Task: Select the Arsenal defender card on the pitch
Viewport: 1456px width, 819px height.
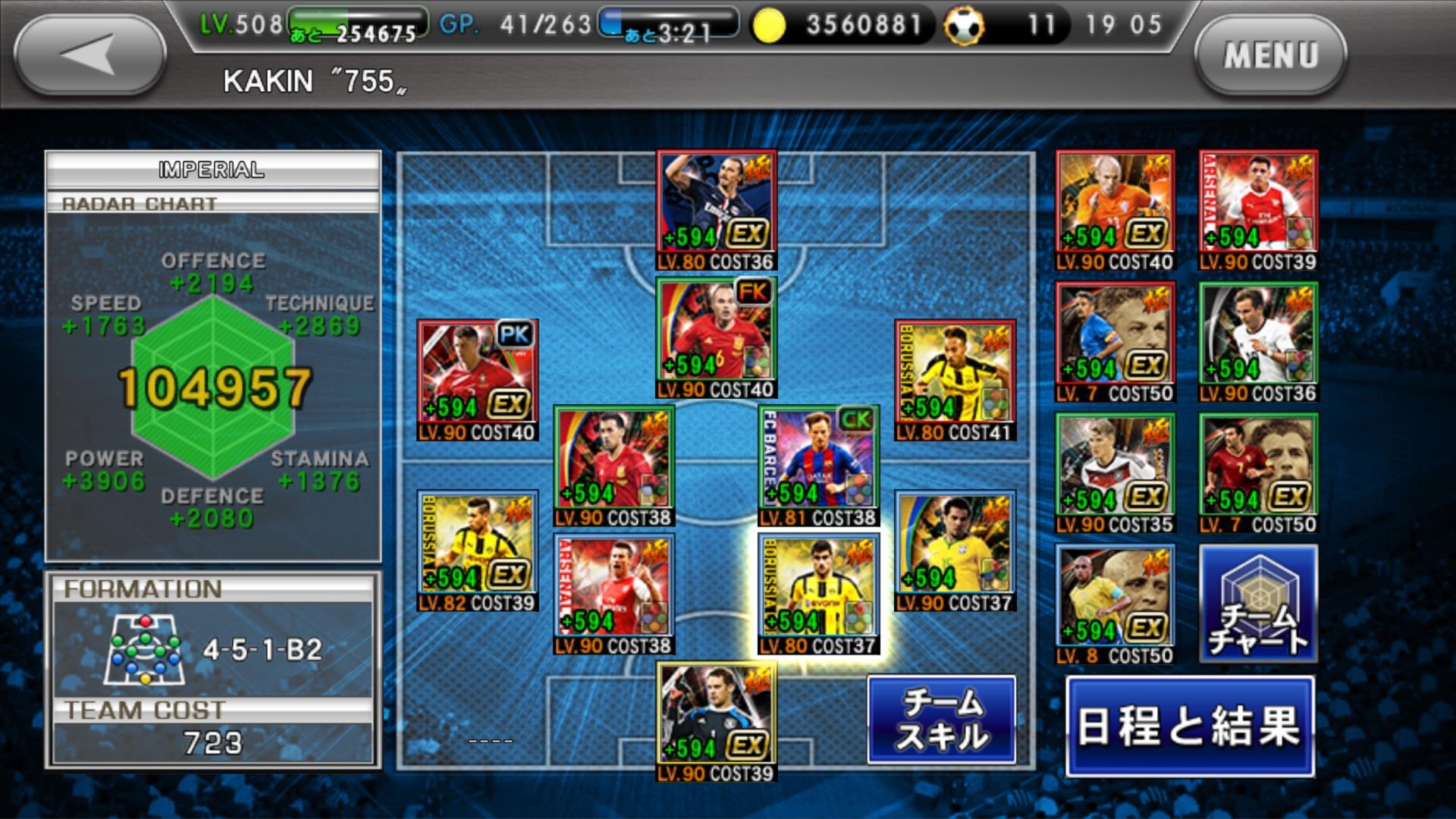Action: pyautogui.click(x=613, y=593)
